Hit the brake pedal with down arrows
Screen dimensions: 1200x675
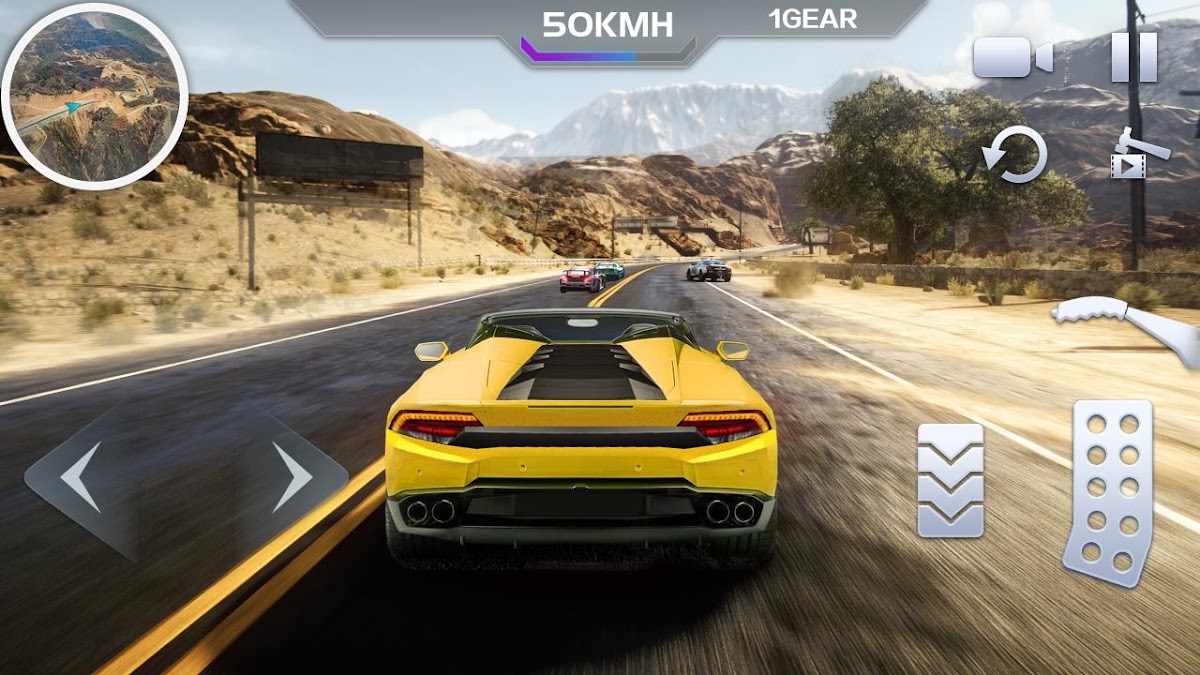point(950,480)
